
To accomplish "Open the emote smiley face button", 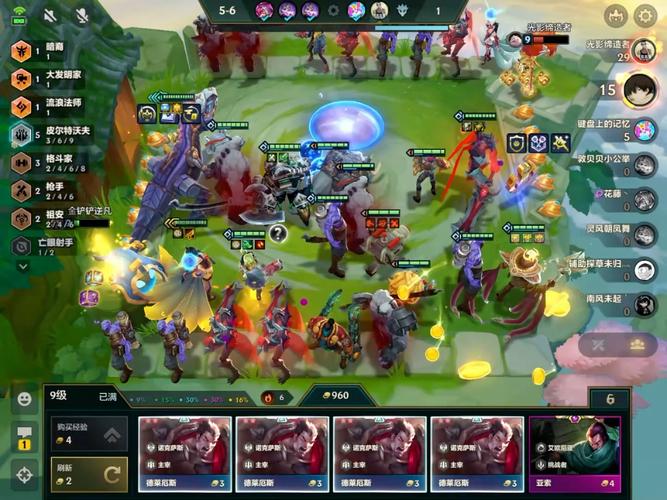I will pos(23,398).
